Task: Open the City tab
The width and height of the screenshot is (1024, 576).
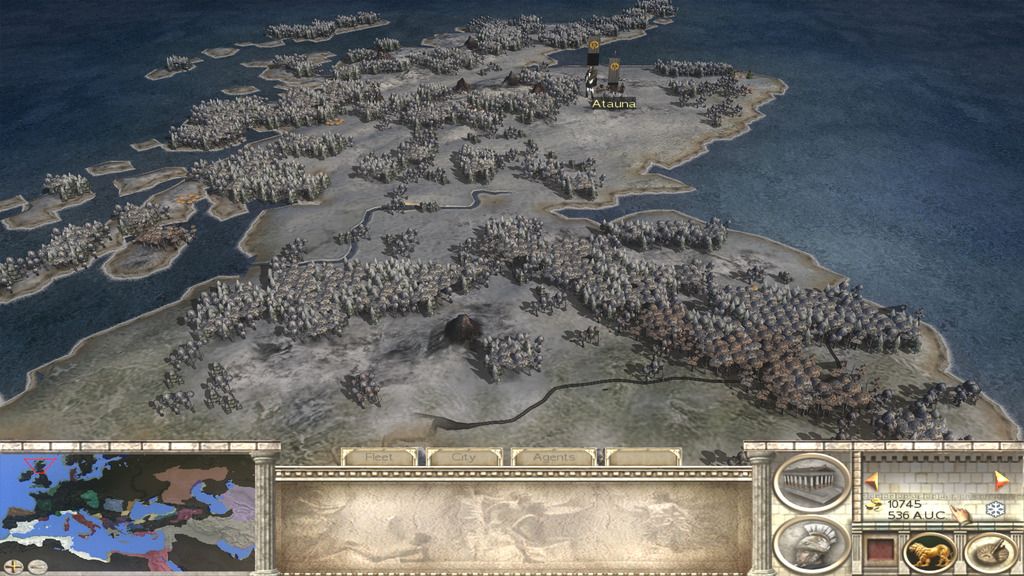Action: [465, 457]
